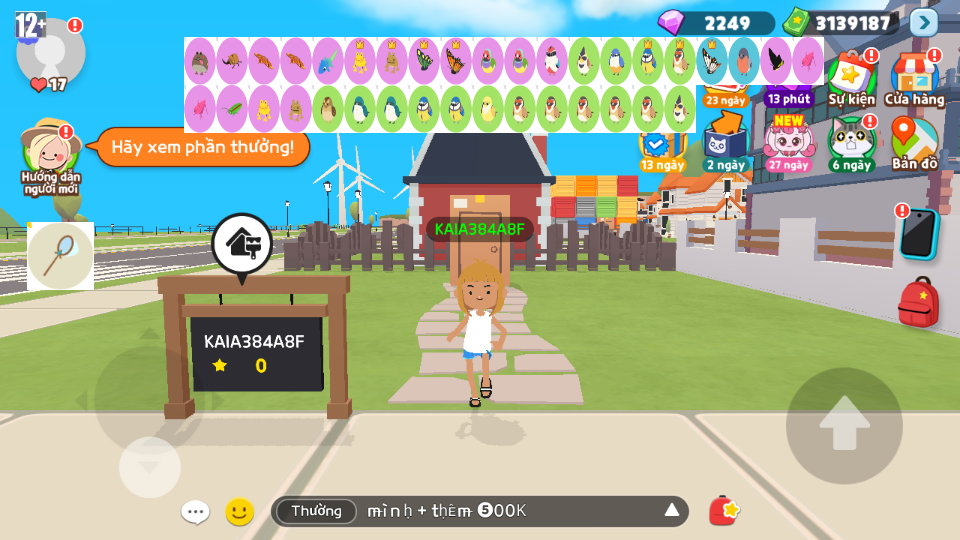Open the Hướng dẫn người mới guide

tap(50, 157)
